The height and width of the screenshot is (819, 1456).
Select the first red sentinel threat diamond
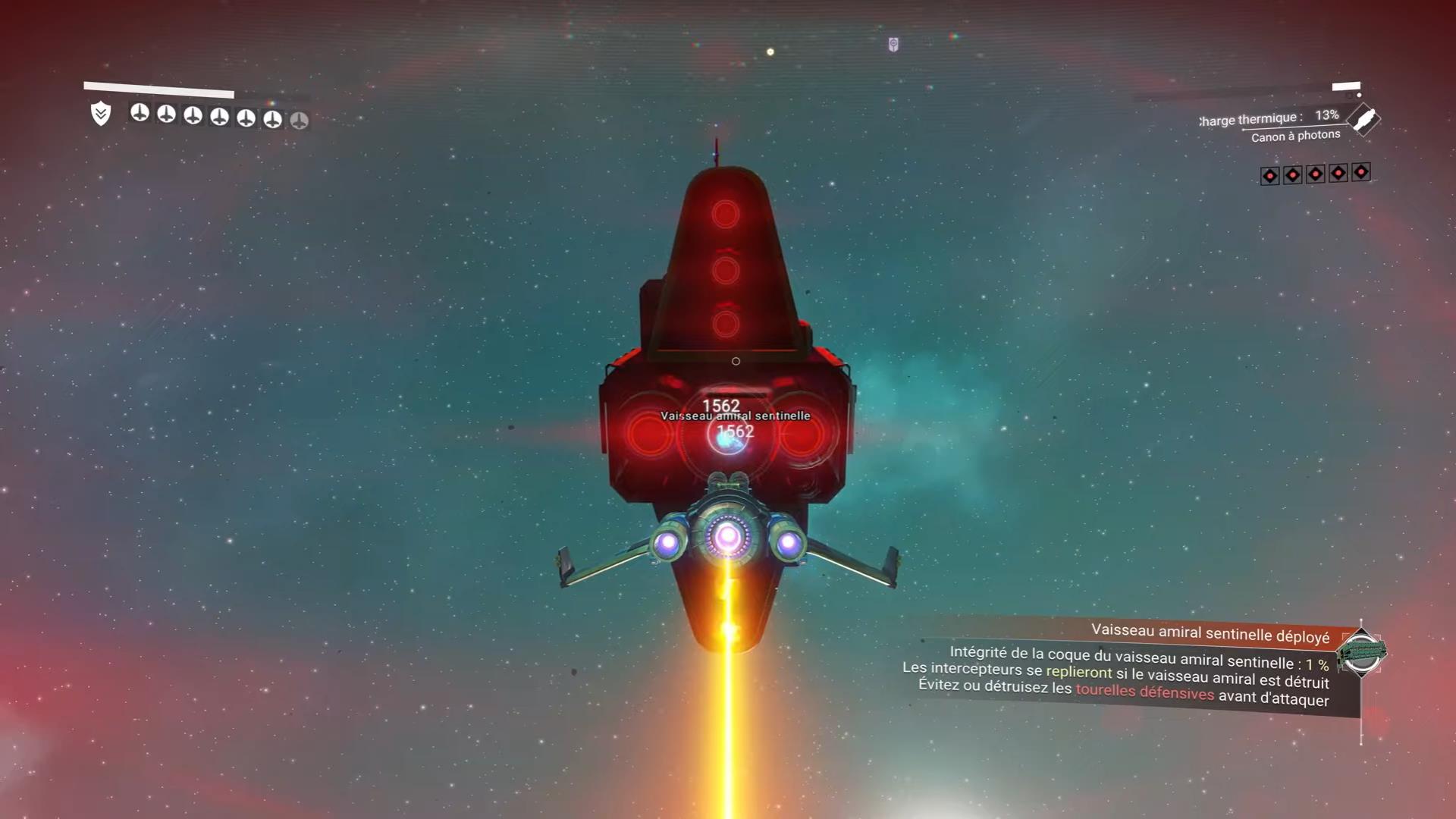pyautogui.click(x=1269, y=175)
